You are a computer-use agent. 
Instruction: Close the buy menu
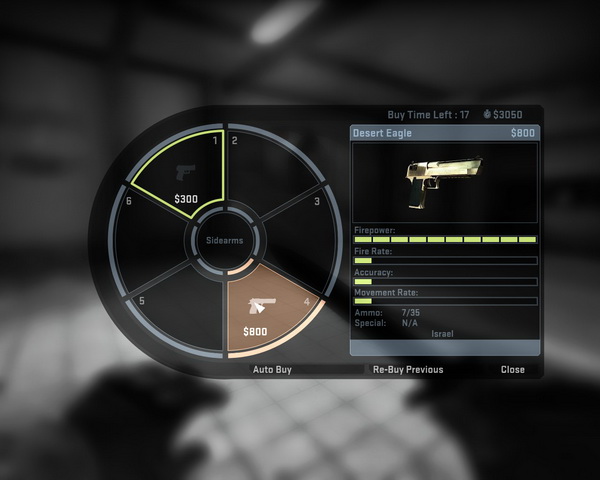(512, 369)
